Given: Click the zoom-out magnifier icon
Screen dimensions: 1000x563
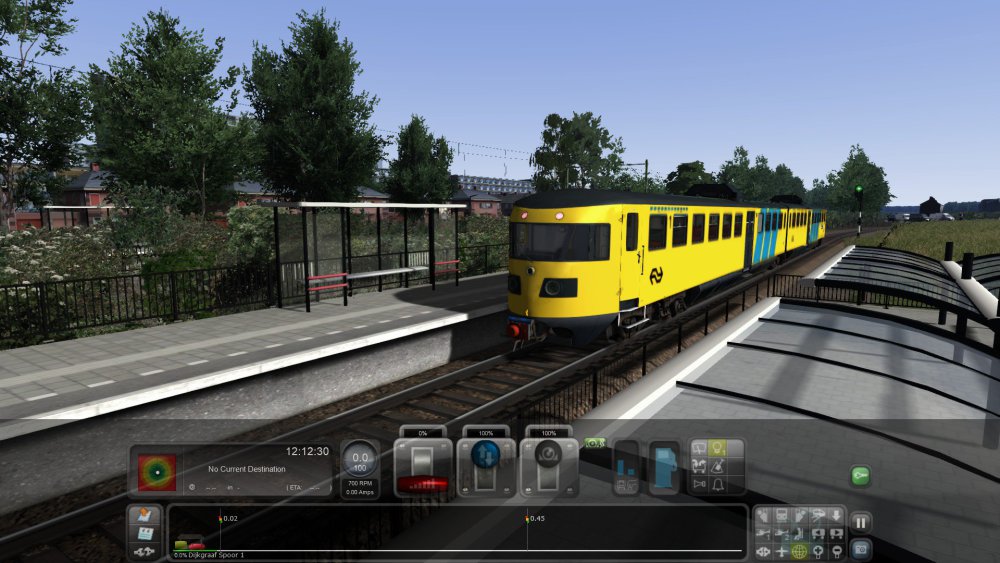Looking at the screenshot, I should pyautogui.click(x=835, y=551).
